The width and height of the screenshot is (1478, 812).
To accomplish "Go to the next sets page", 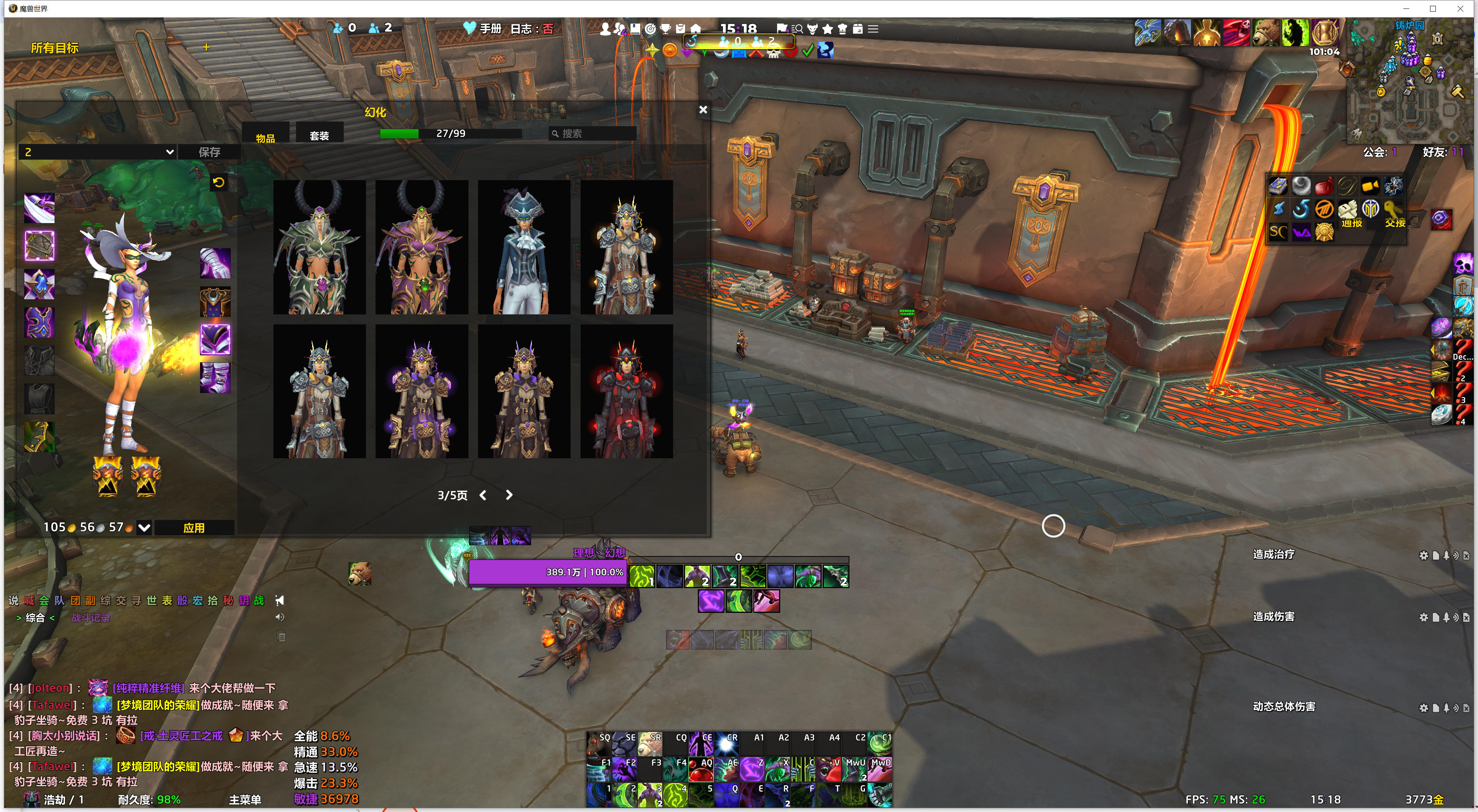I will click(509, 495).
